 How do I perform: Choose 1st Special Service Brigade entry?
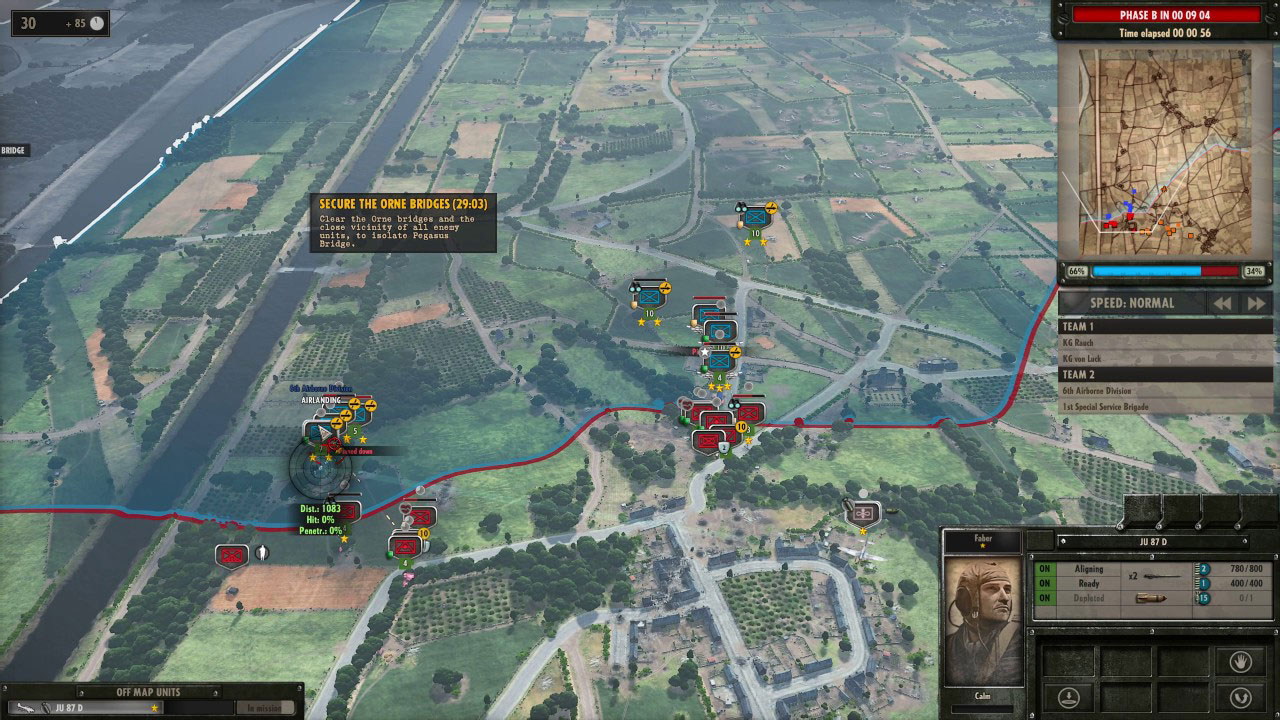pos(1105,406)
